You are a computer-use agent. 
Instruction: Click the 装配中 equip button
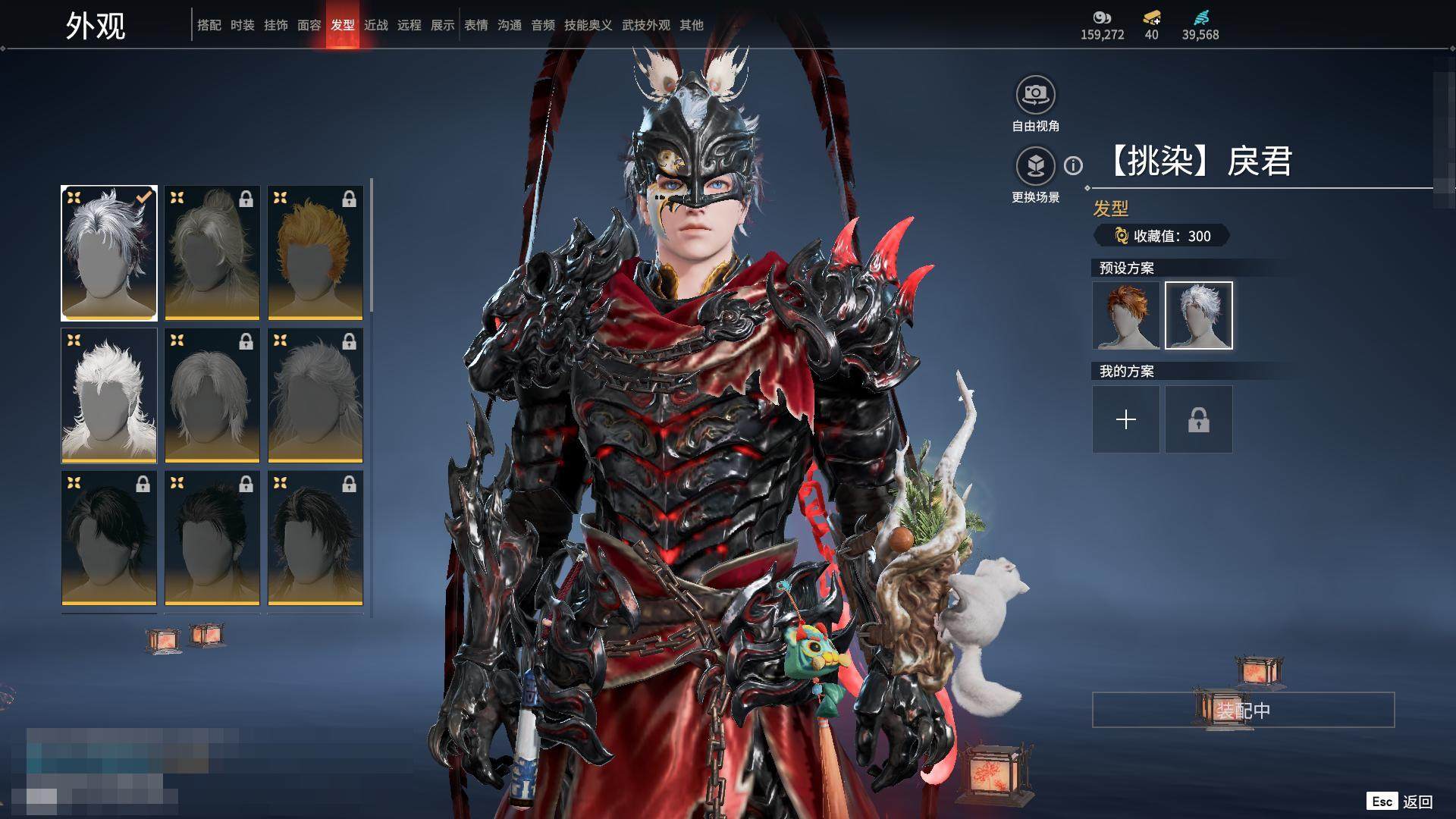point(1243,710)
